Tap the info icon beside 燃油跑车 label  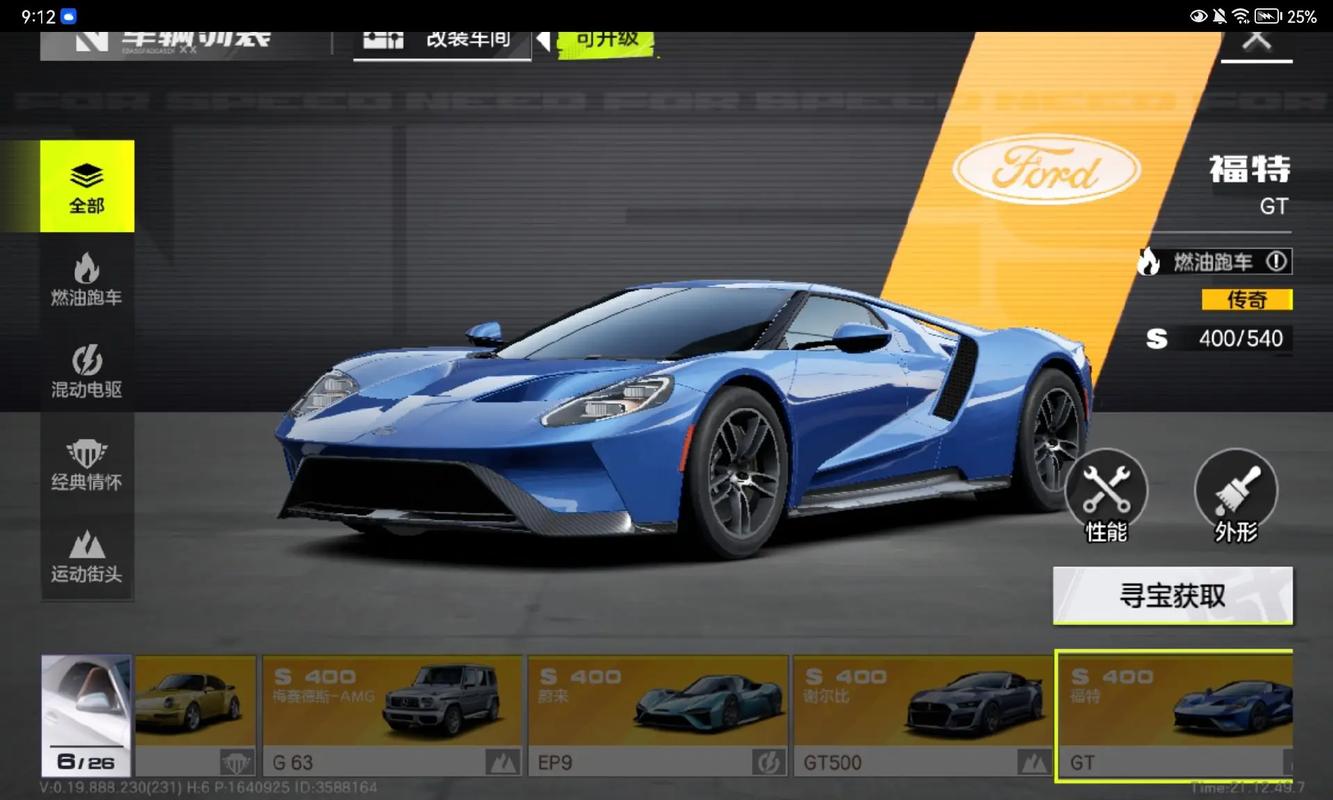(x=1276, y=262)
